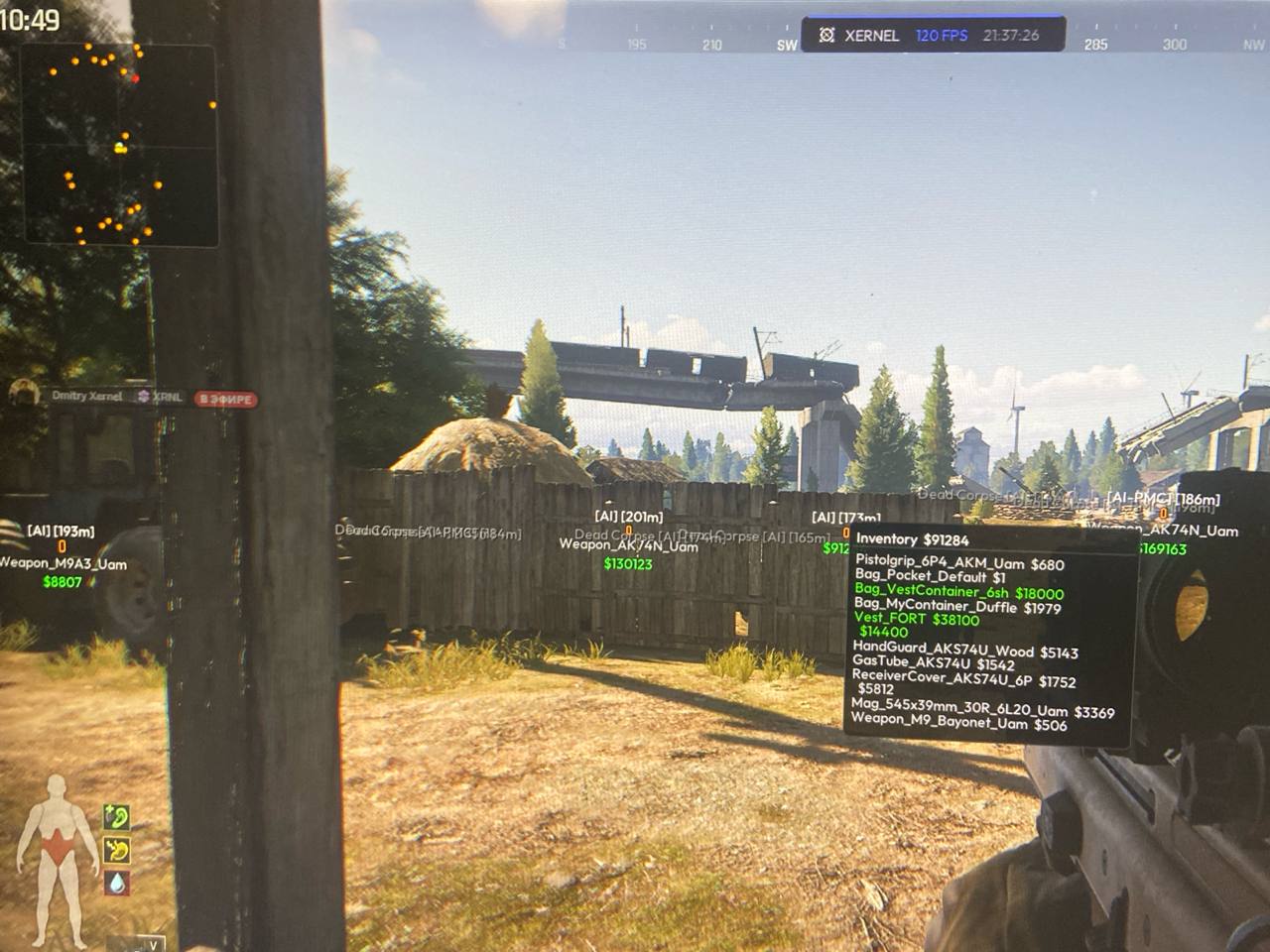
Task: Click the Inventory $91284 panel header
Action: [x=912, y=539]
